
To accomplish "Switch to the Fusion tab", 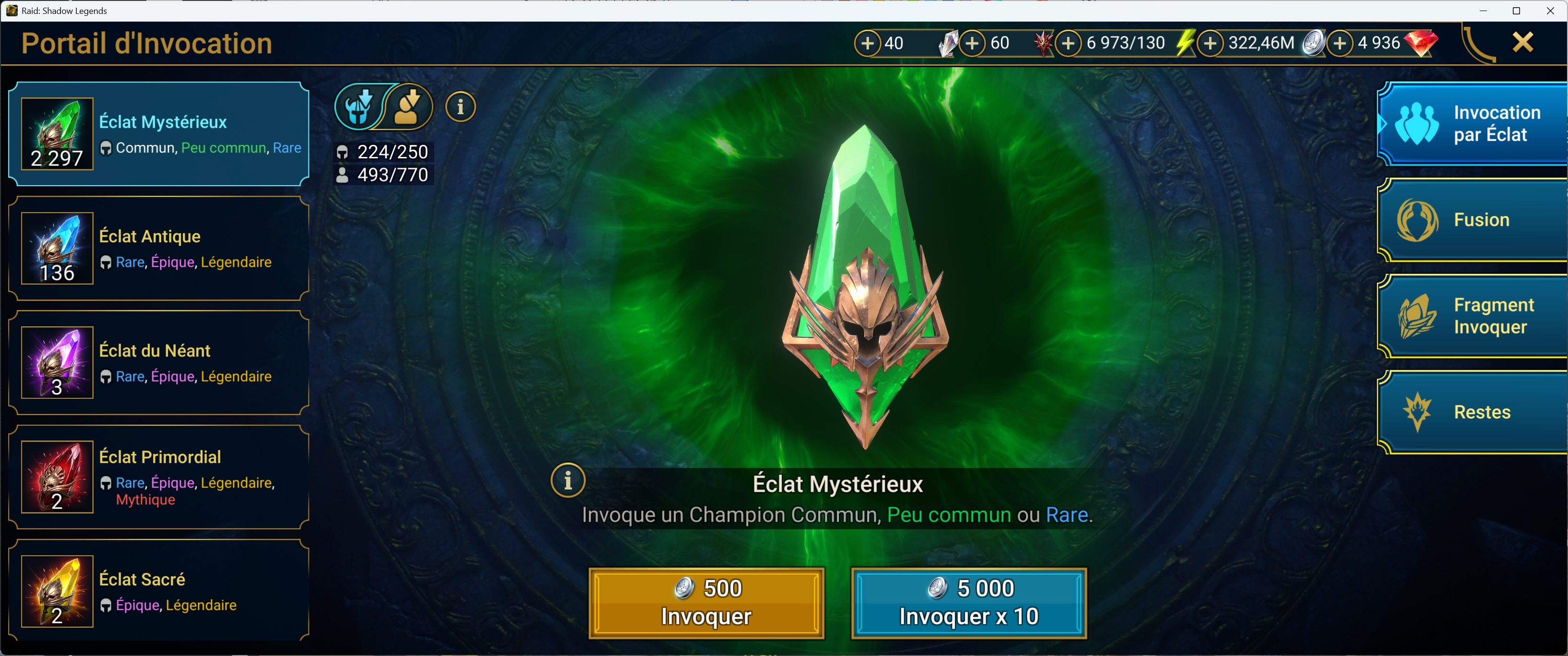I will 1473,220.
